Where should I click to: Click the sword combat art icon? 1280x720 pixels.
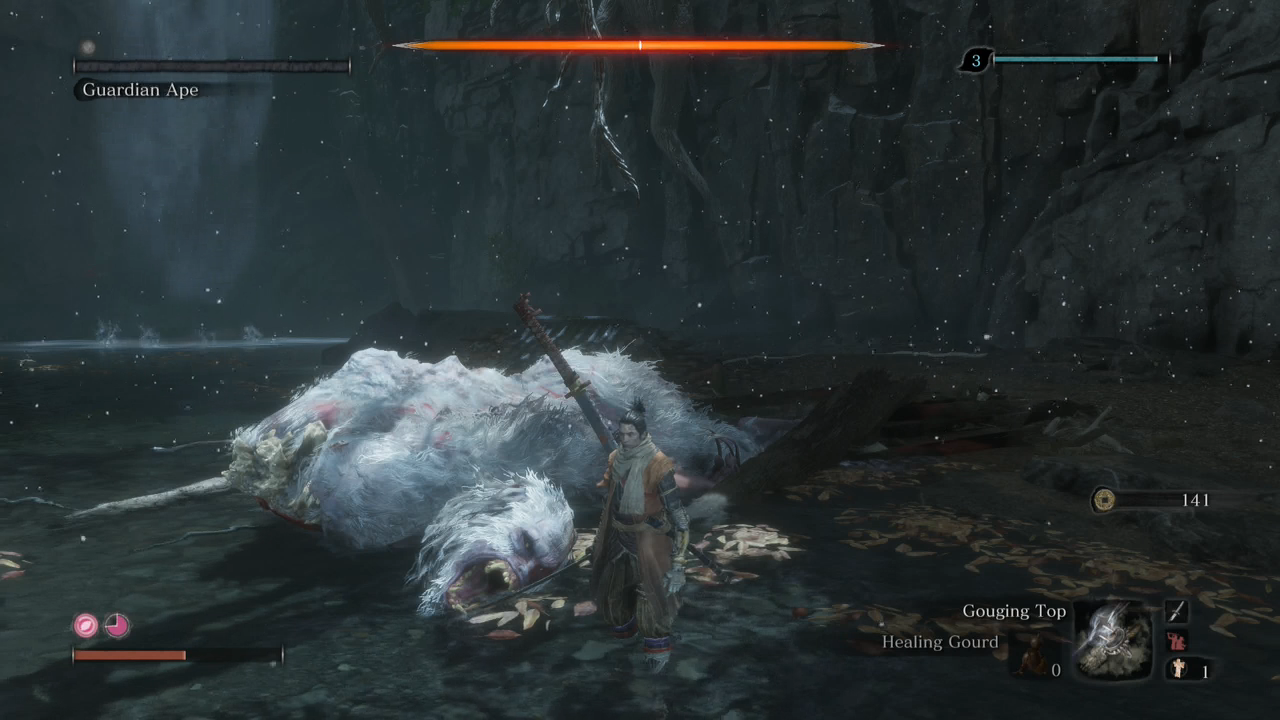(1177, 611)
